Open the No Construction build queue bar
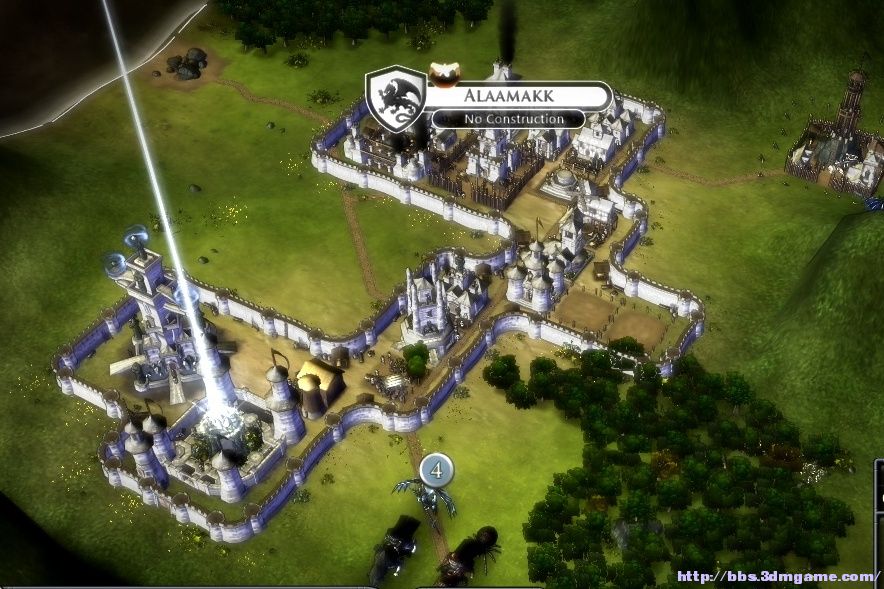 click(x=509, y=119)
